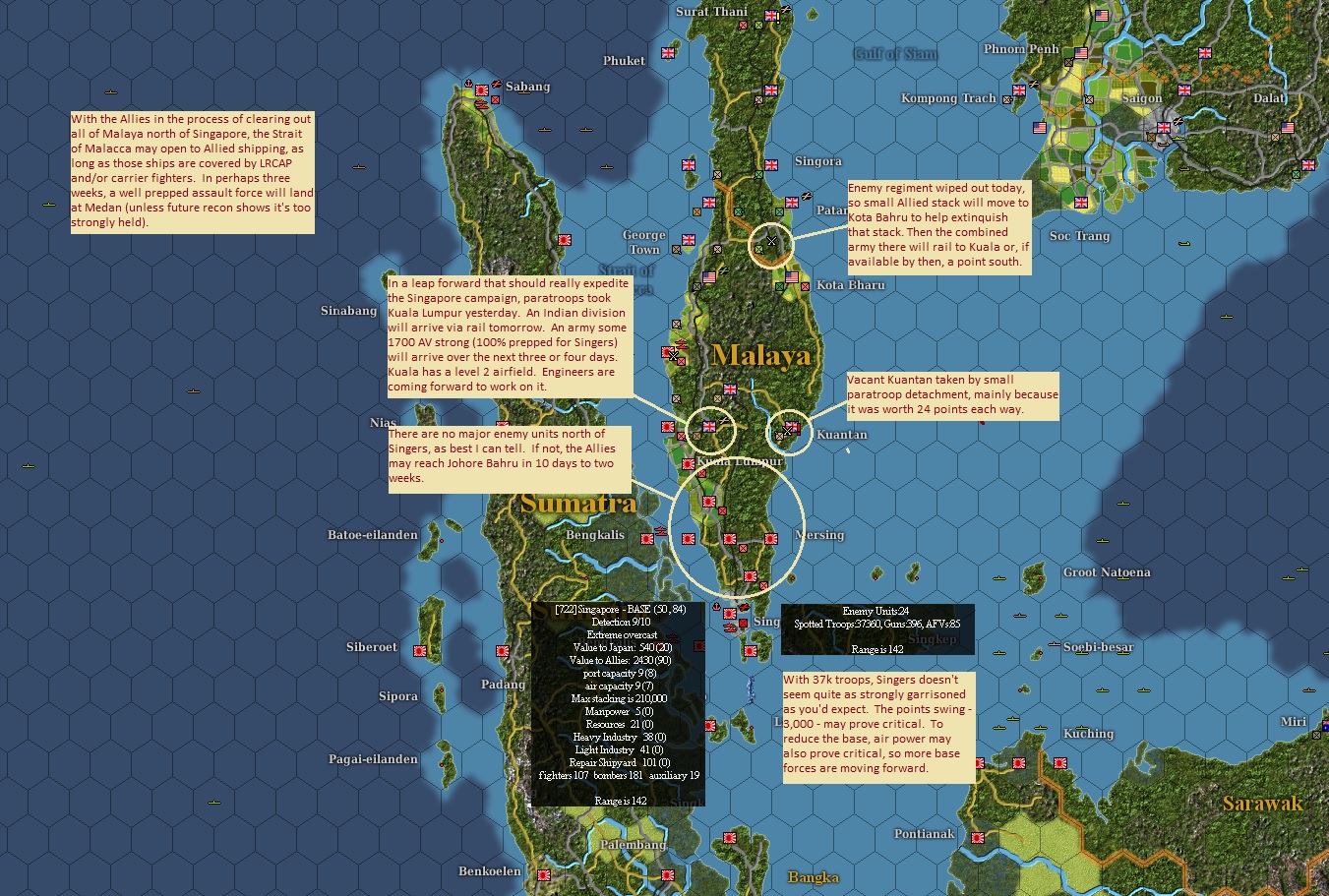The image size is (1329, 896).
Task: Click the Allied unit counter near Kota Bharu
Action: [x=792, y=278]
